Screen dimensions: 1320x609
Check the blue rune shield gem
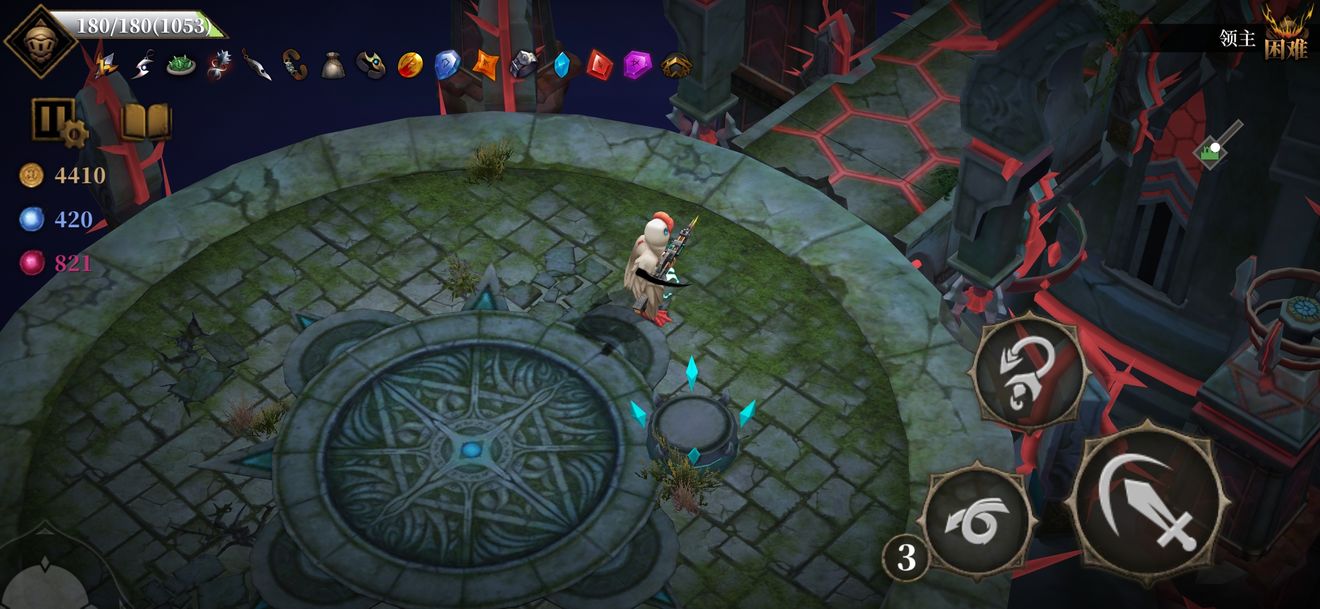tap(446, 65)
